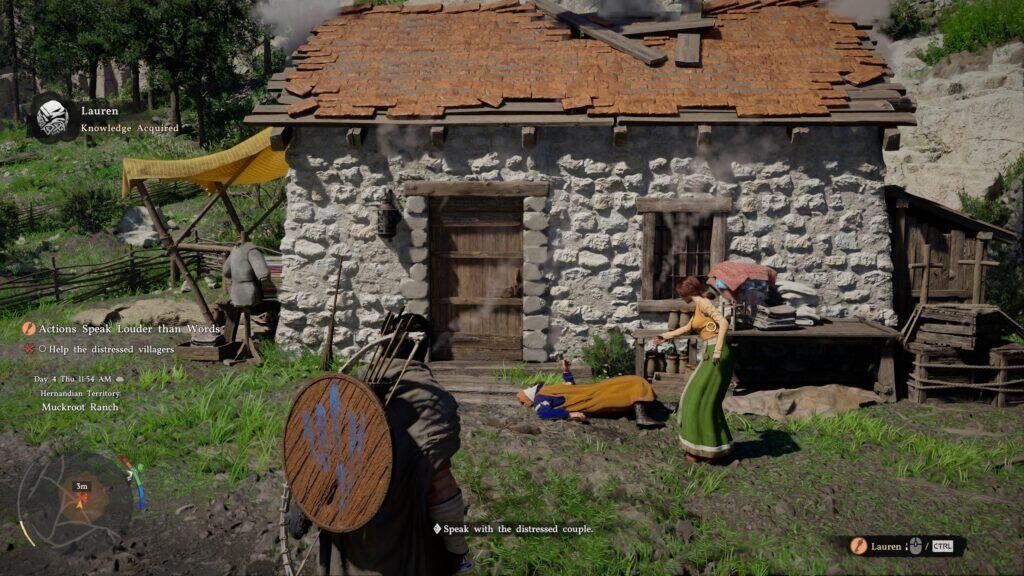
Task: Click the Lauren knowledge acquired notification icon
Action: point(52,118)
